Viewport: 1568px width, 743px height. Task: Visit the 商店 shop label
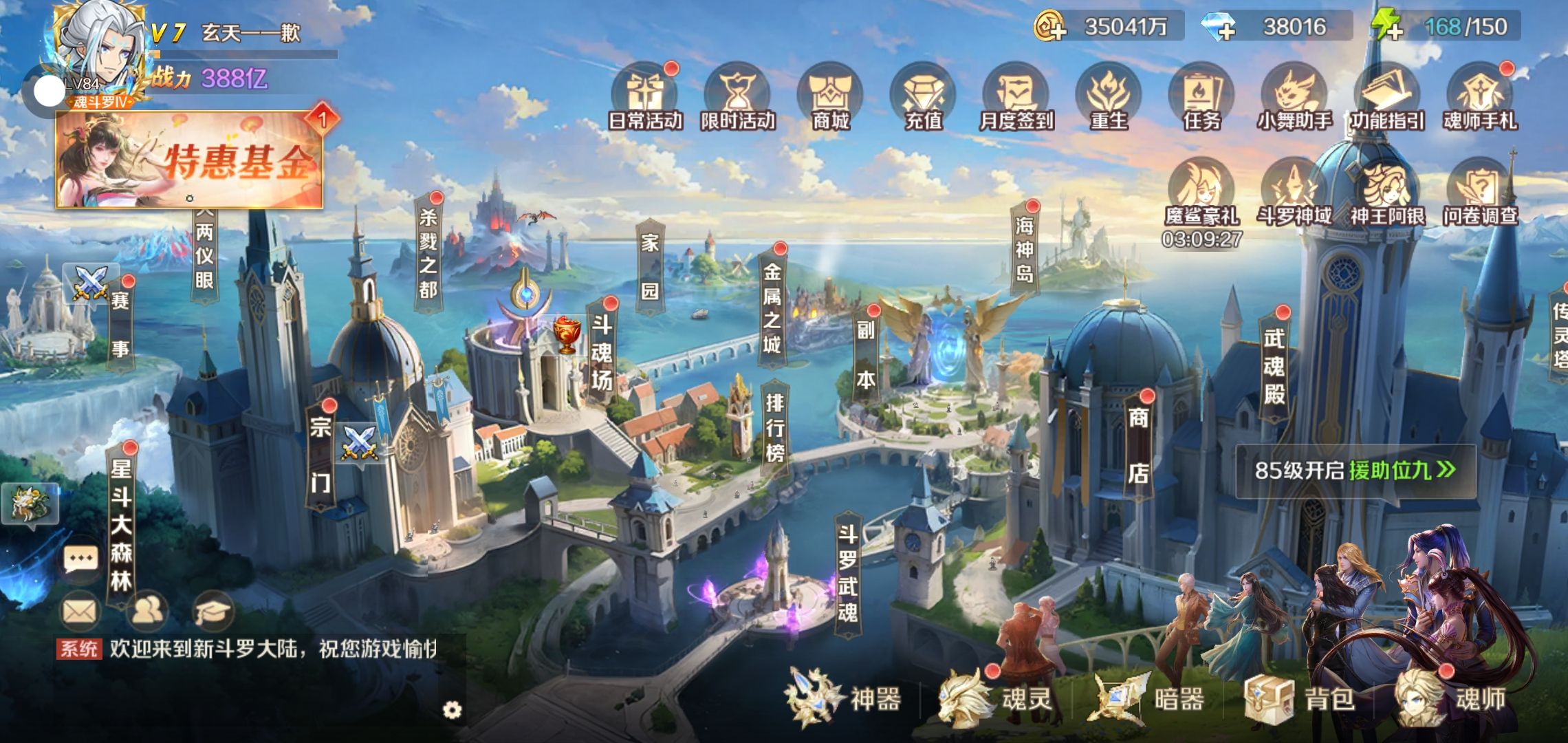click(1138, 444)
